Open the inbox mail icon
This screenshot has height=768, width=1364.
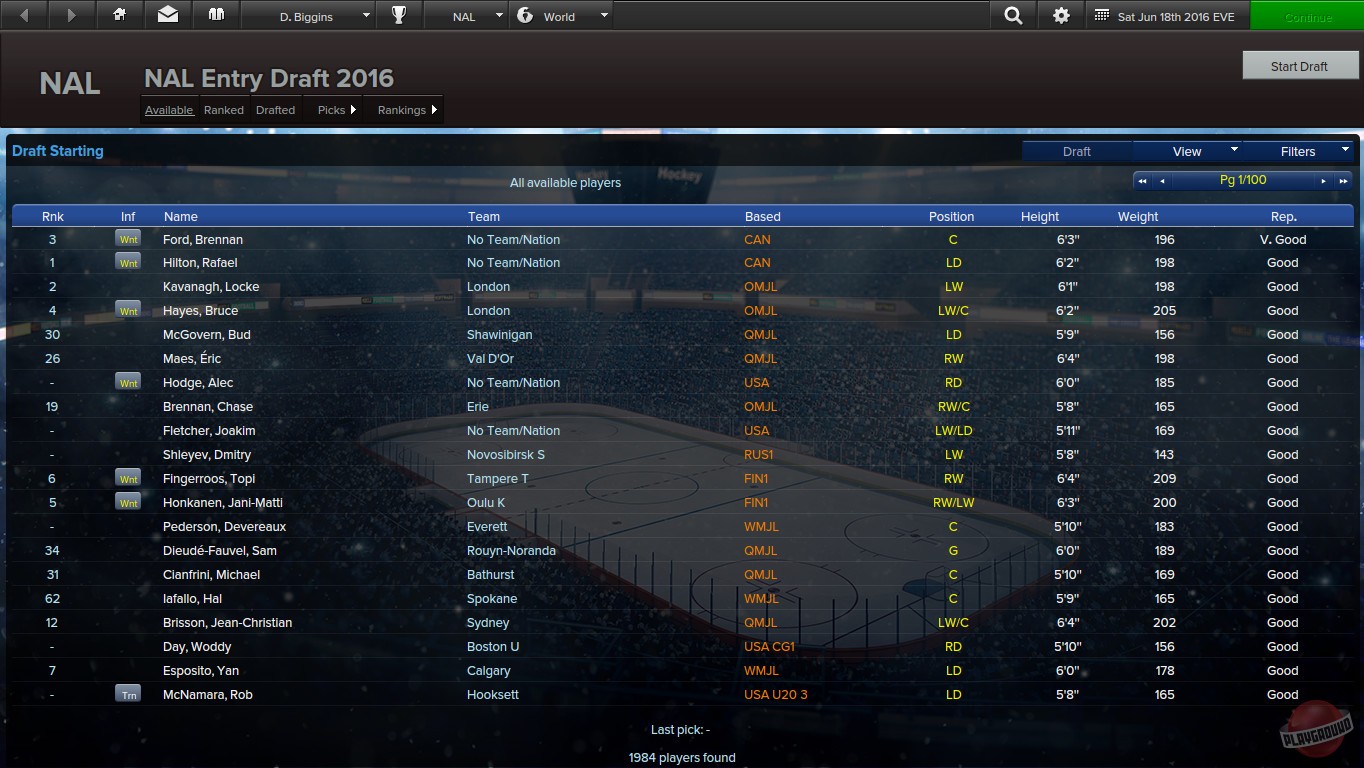tap(167, 15)
